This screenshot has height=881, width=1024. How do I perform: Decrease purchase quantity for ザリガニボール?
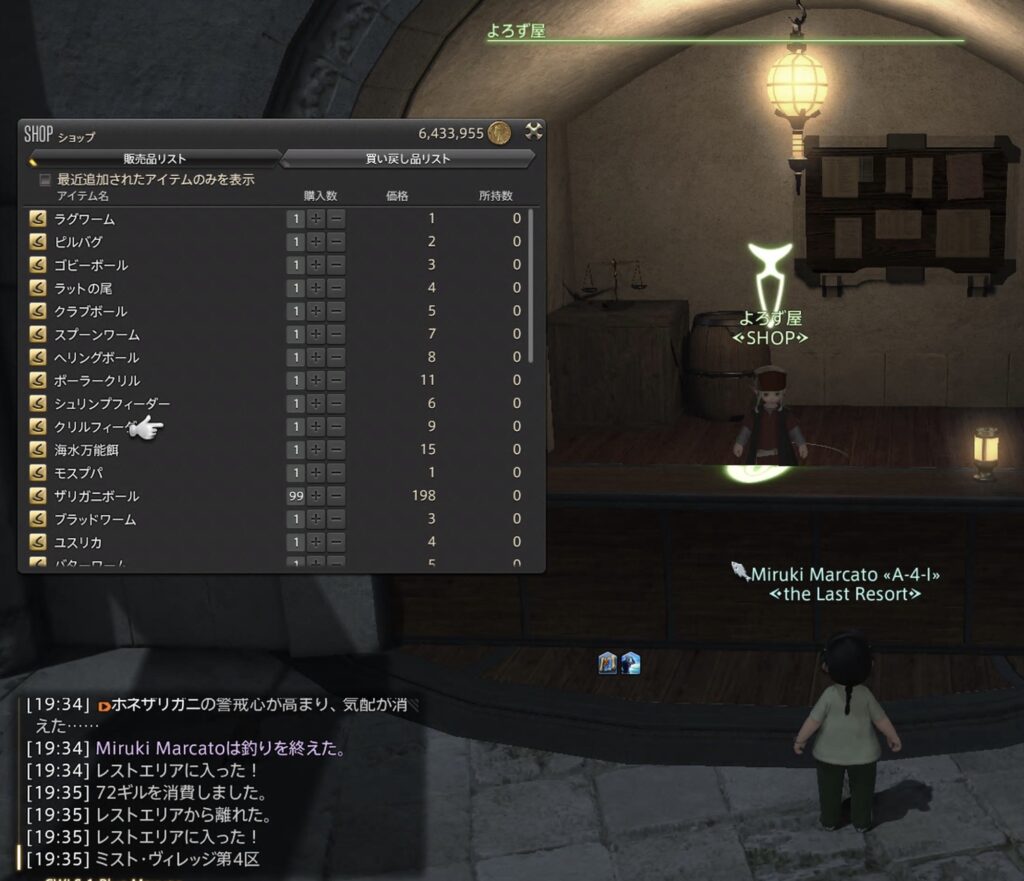point(336,496)
